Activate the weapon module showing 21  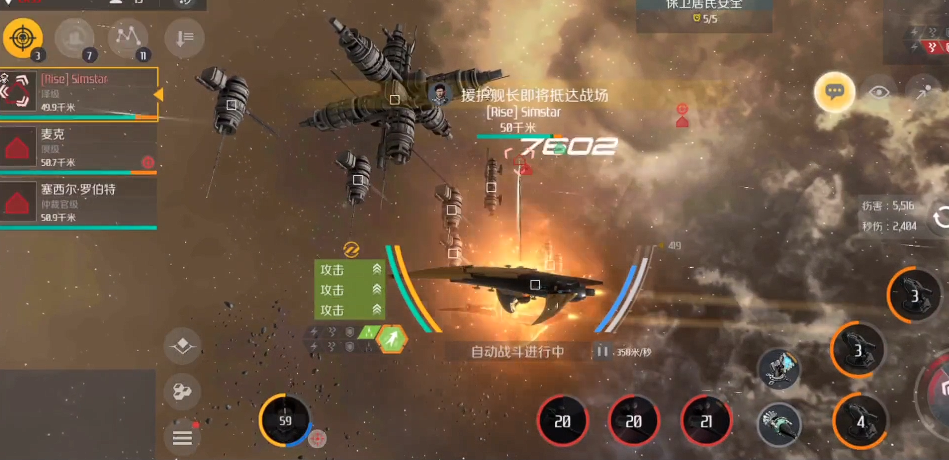click(x=706, y=421)
